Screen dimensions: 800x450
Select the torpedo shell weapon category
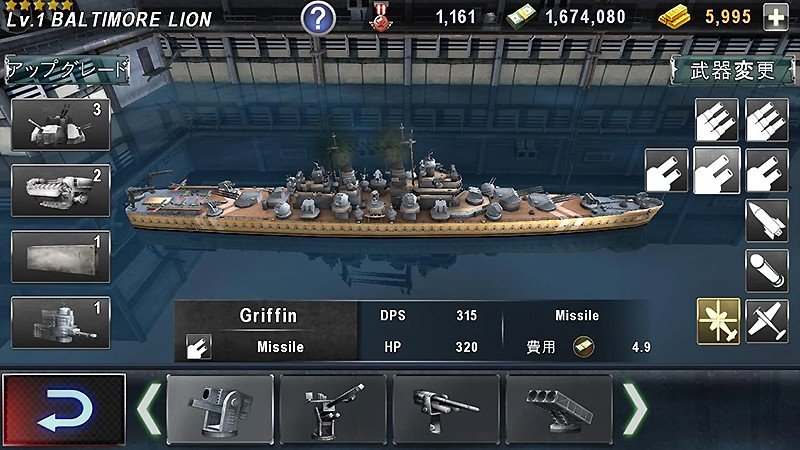tap(767, 271)
